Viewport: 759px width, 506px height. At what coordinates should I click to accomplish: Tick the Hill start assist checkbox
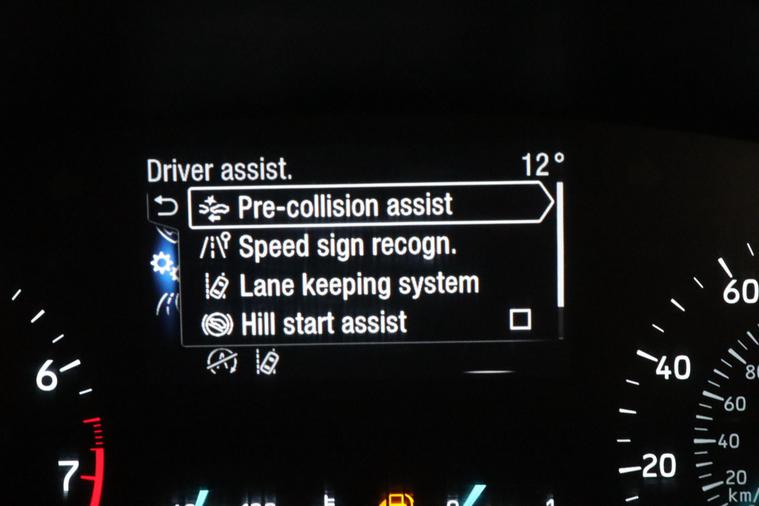point(520,320)
